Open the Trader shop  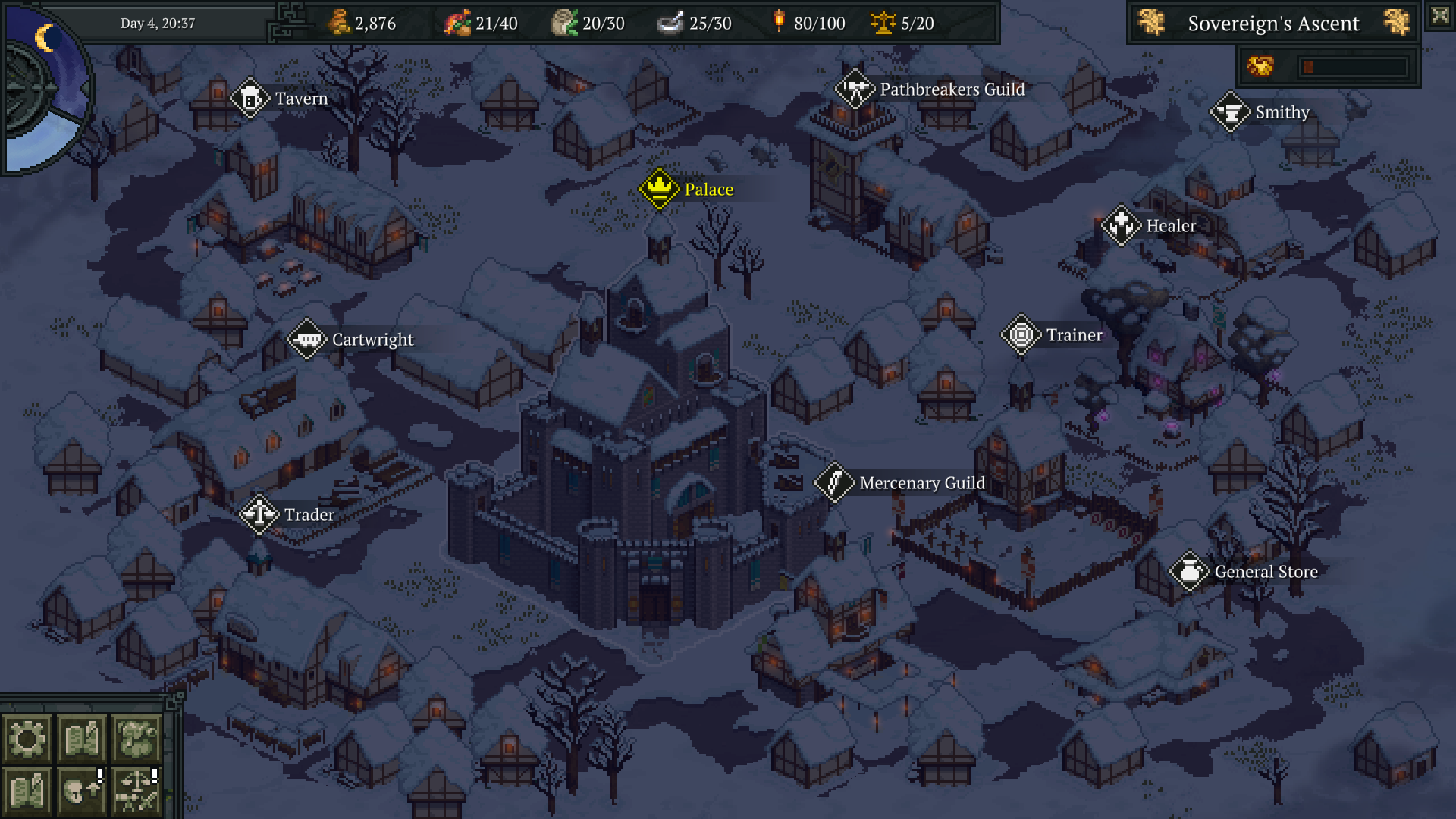(259, 514)
